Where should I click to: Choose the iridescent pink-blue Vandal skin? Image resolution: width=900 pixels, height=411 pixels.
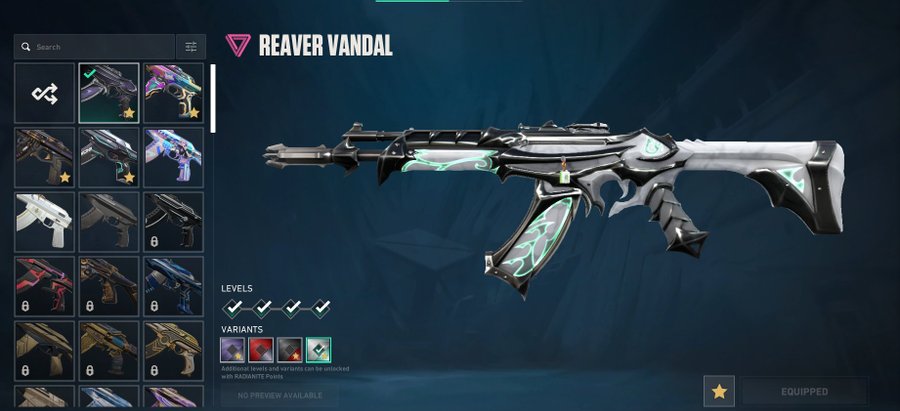[x=173, y=93]
